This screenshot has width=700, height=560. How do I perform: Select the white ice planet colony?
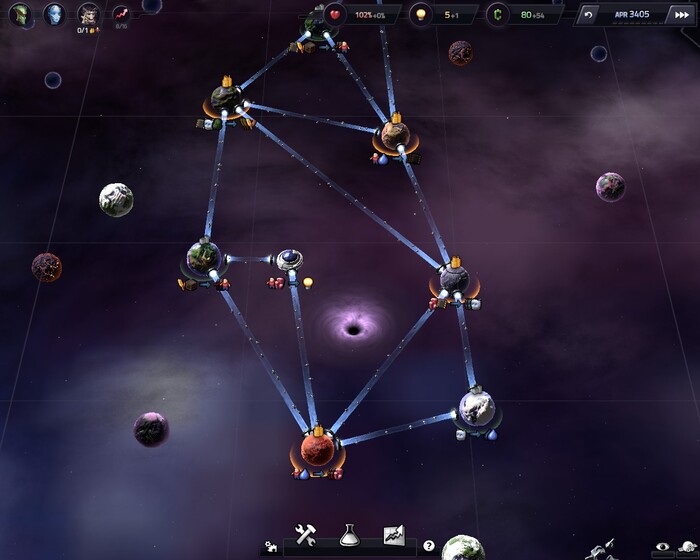tap(477, 407)
